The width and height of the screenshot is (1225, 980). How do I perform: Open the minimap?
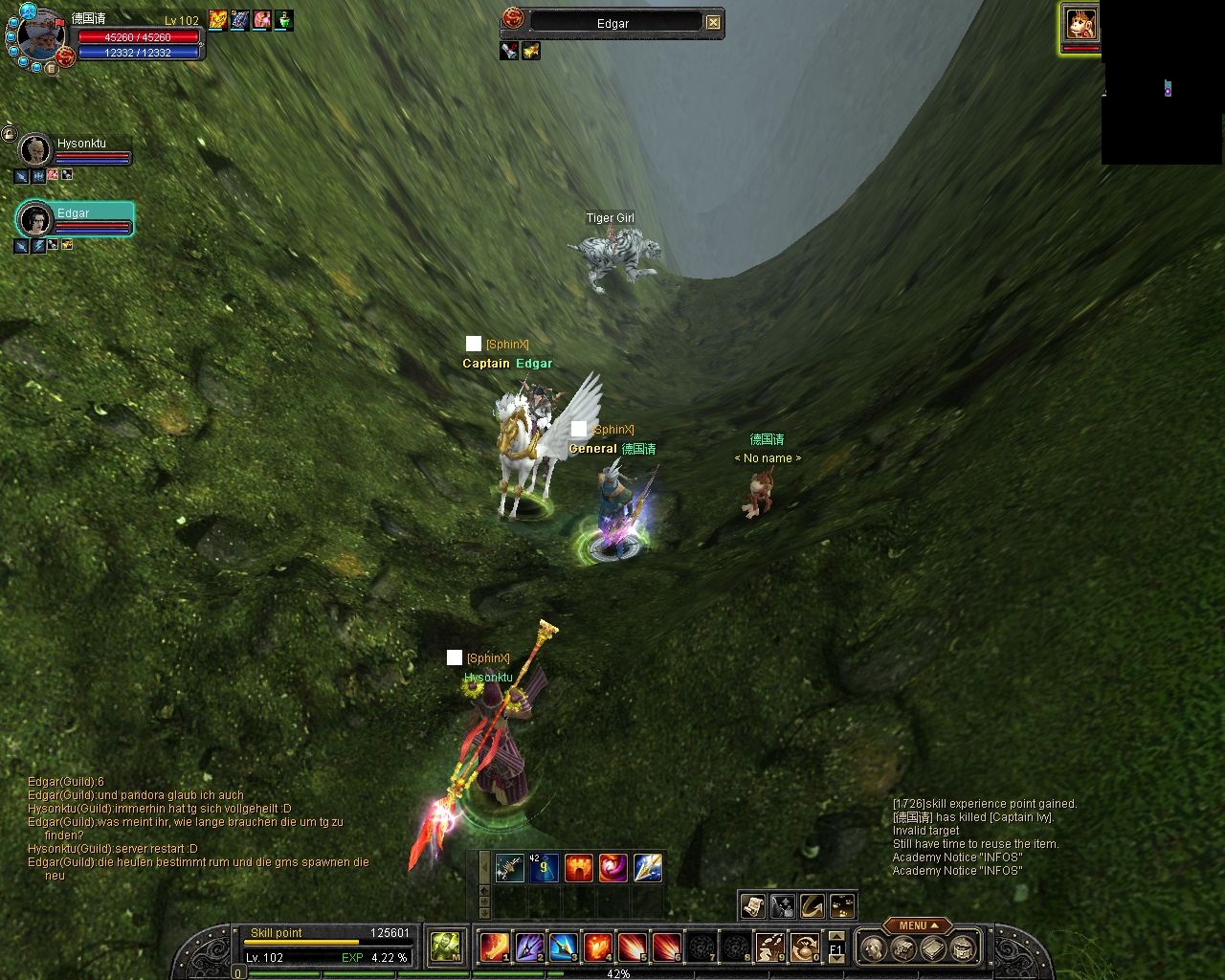click(1162, 83)
